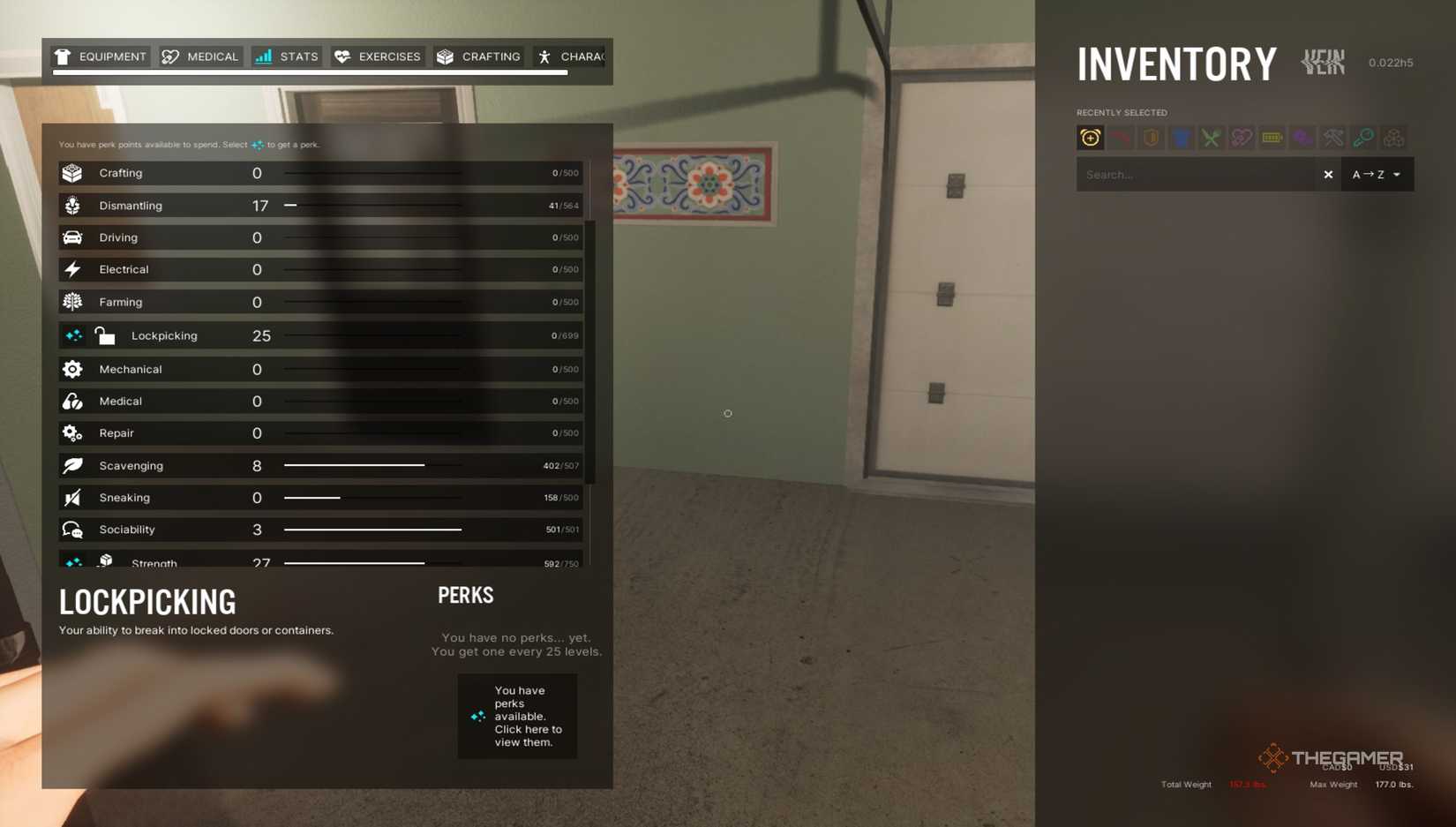Click the battery inventory filter icon
1456x827 pixels.
tap(1271, 138)
